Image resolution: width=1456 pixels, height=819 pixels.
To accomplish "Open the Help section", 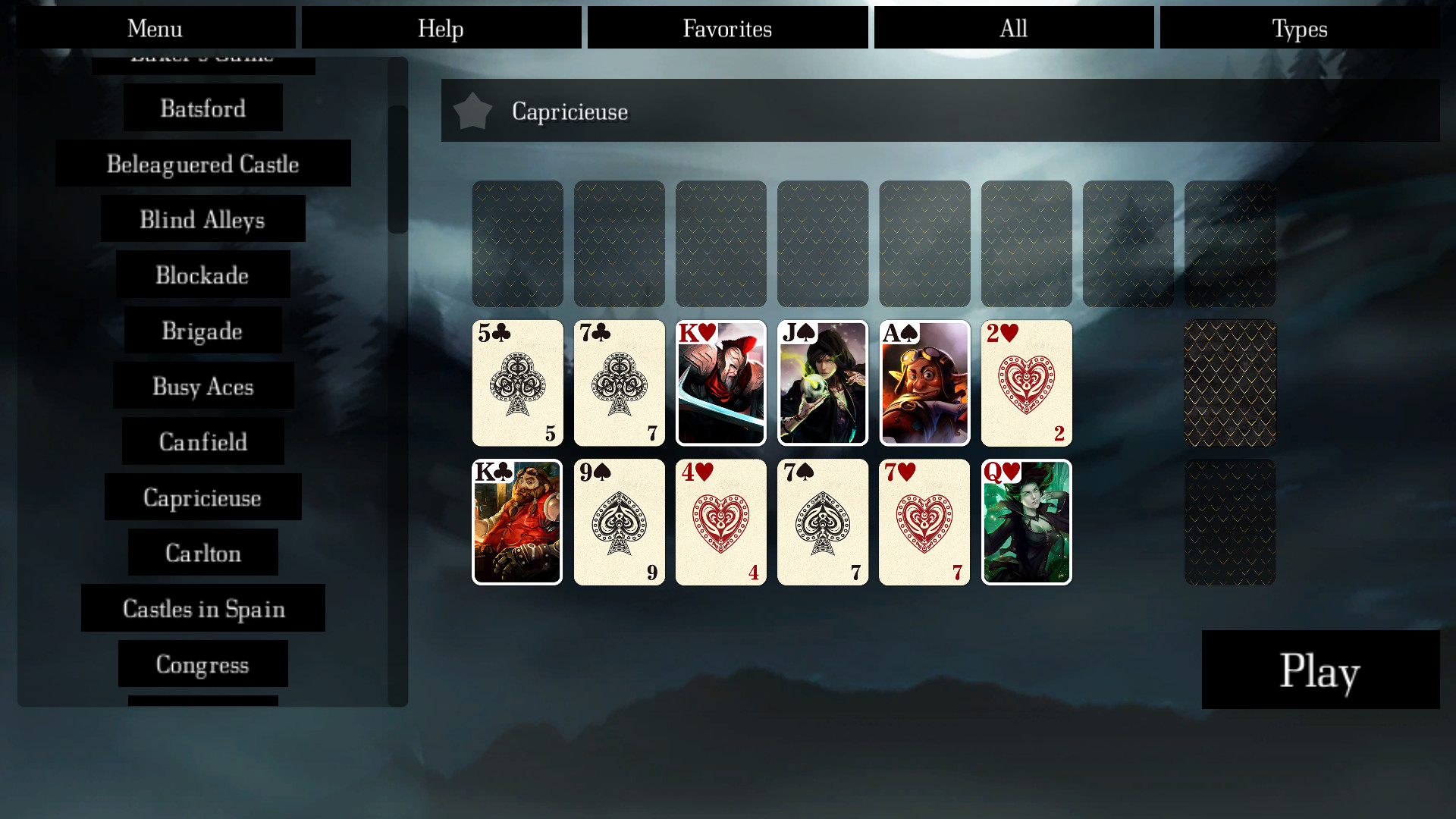I will [441, 28].
